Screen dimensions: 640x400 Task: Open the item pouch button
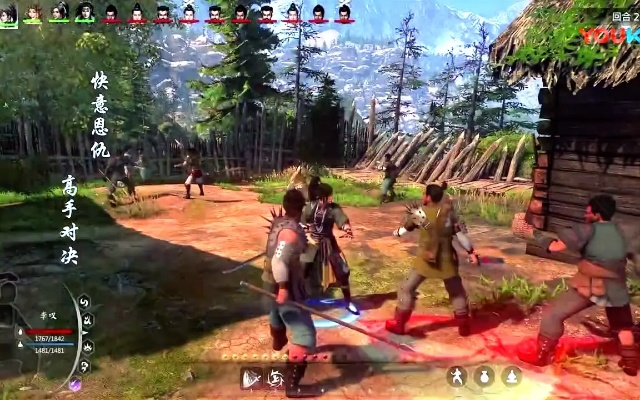coord(484,376)
